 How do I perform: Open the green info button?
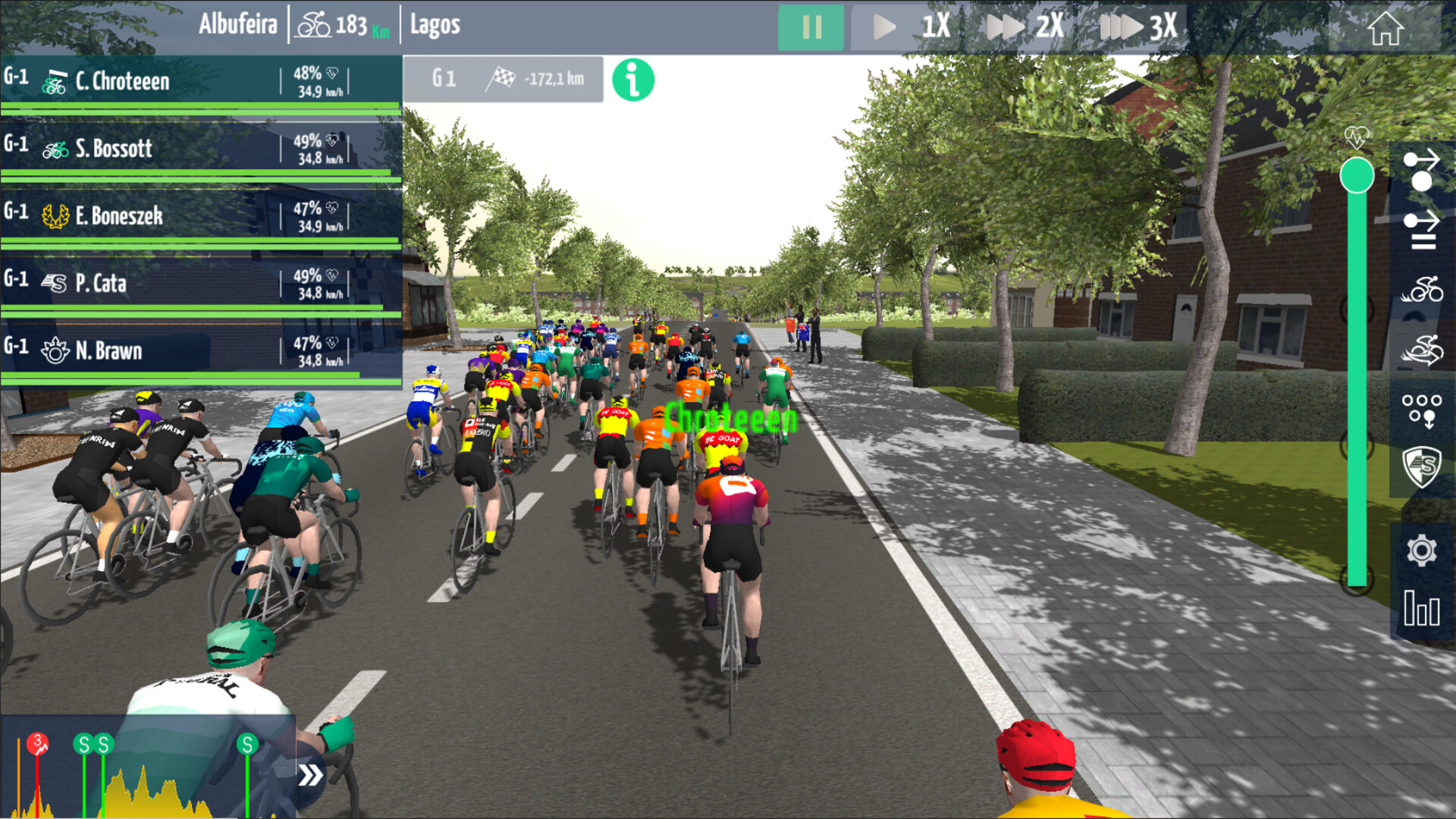632,80
